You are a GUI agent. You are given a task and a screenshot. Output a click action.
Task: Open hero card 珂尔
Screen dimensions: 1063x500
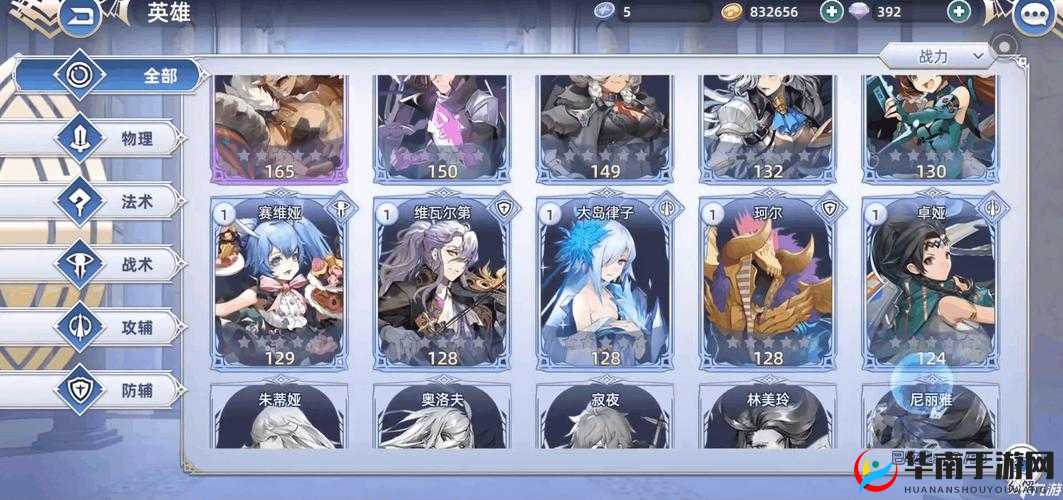tap(768, 283)
